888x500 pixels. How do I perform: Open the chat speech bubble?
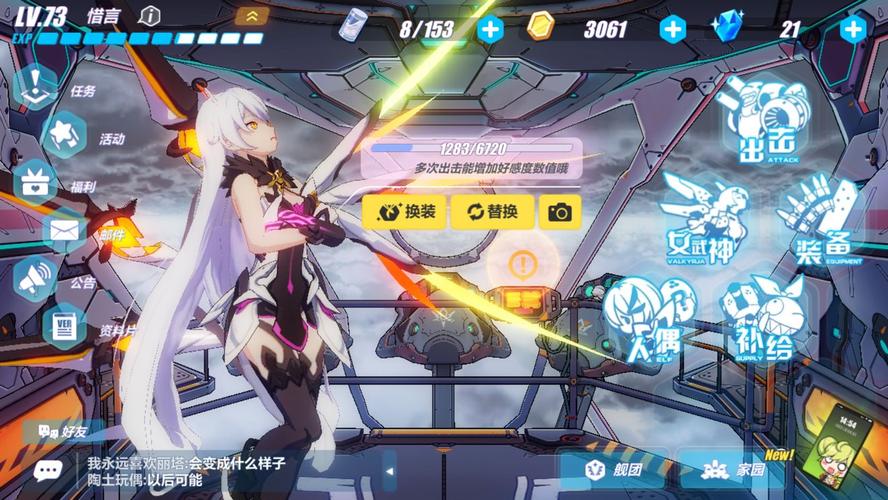(47, 471)
